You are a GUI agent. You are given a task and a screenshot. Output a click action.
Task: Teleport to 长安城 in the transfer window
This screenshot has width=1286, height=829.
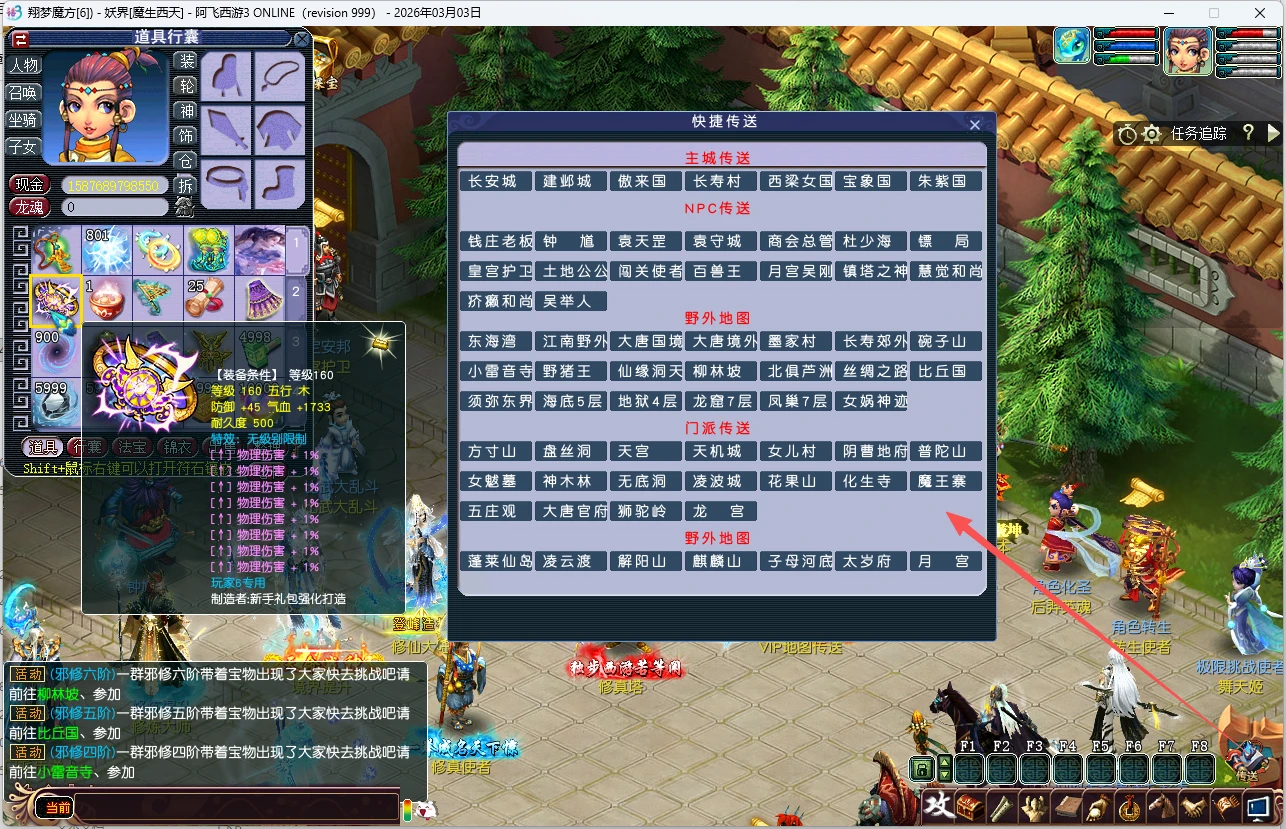tap(496, 181)
